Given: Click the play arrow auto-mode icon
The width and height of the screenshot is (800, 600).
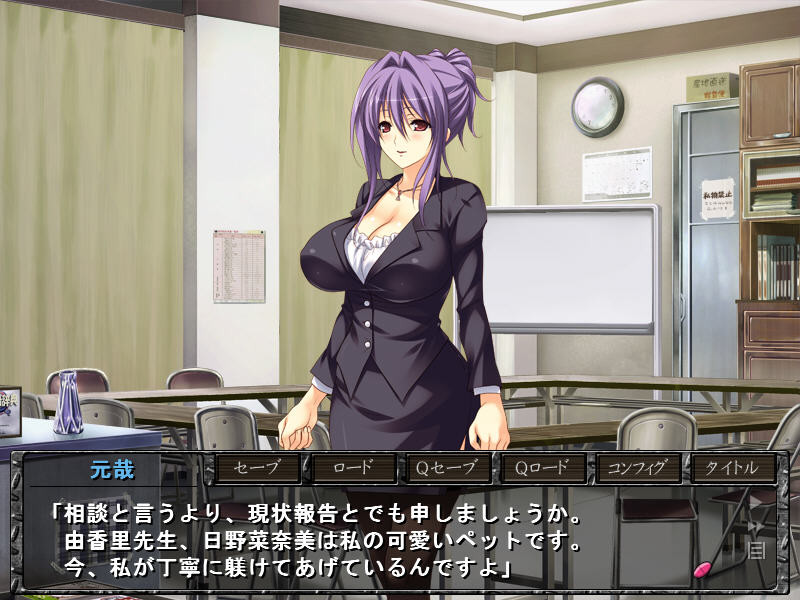Looking at the screenshot, I should (755, 503).
